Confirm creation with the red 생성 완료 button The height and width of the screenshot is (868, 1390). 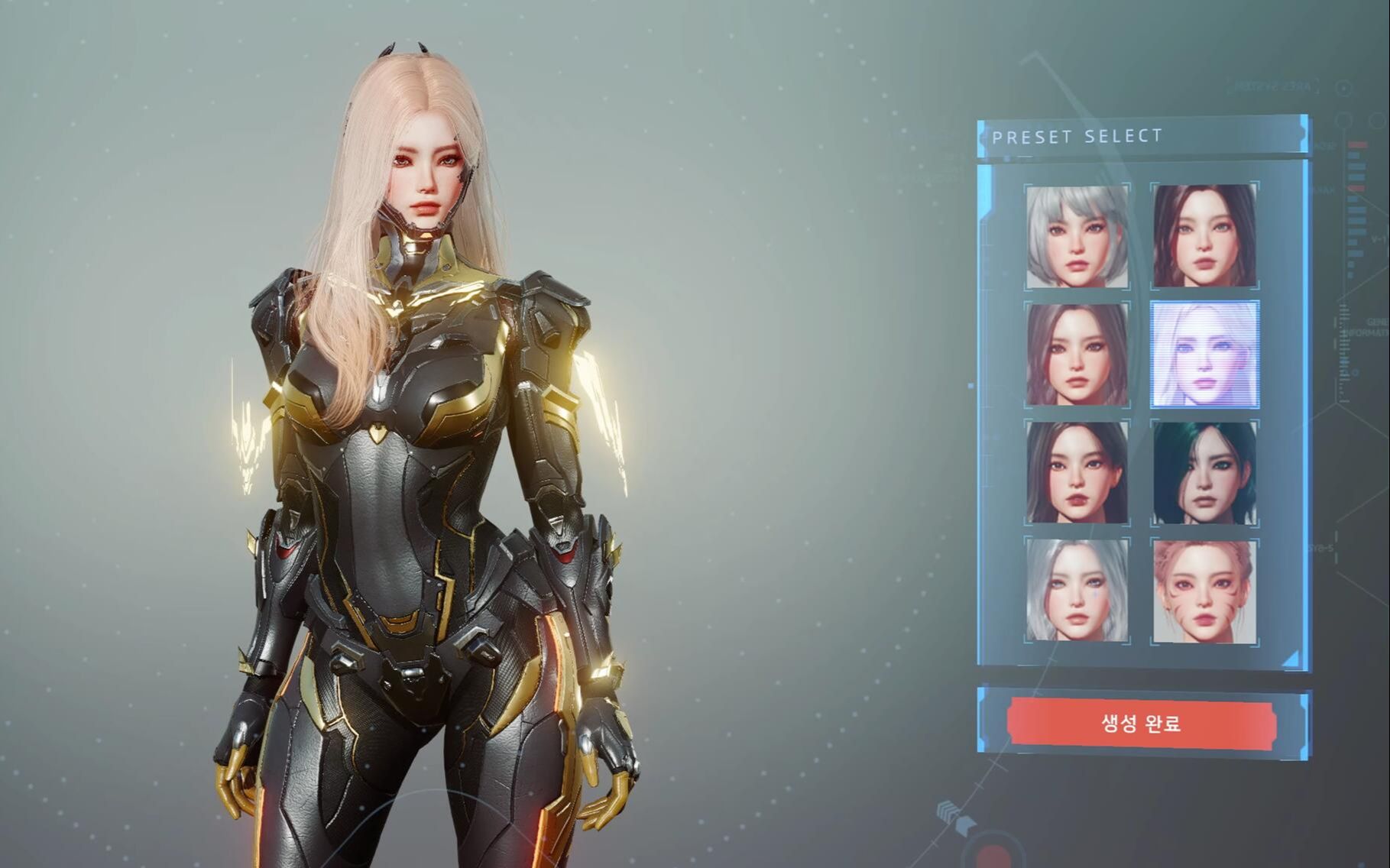pos(1141,723)
